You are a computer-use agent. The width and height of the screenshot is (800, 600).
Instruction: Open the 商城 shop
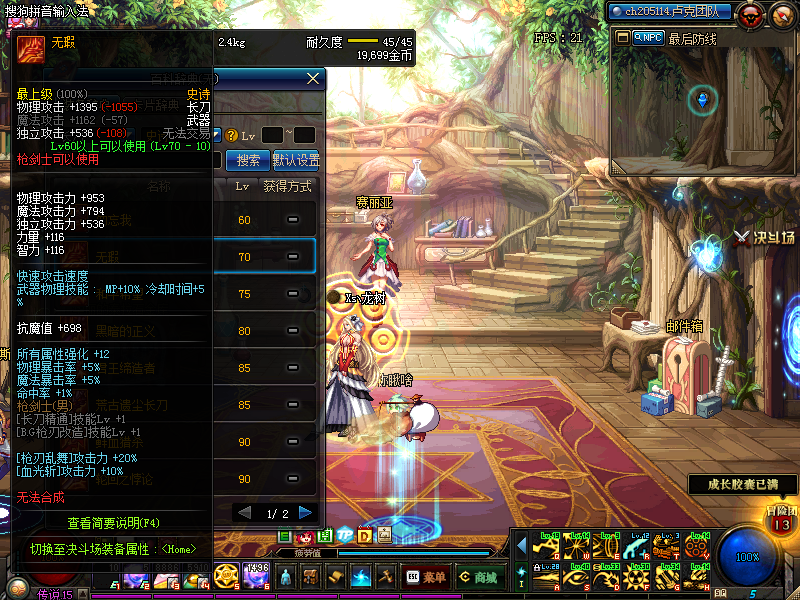click(x=479, y=577)
